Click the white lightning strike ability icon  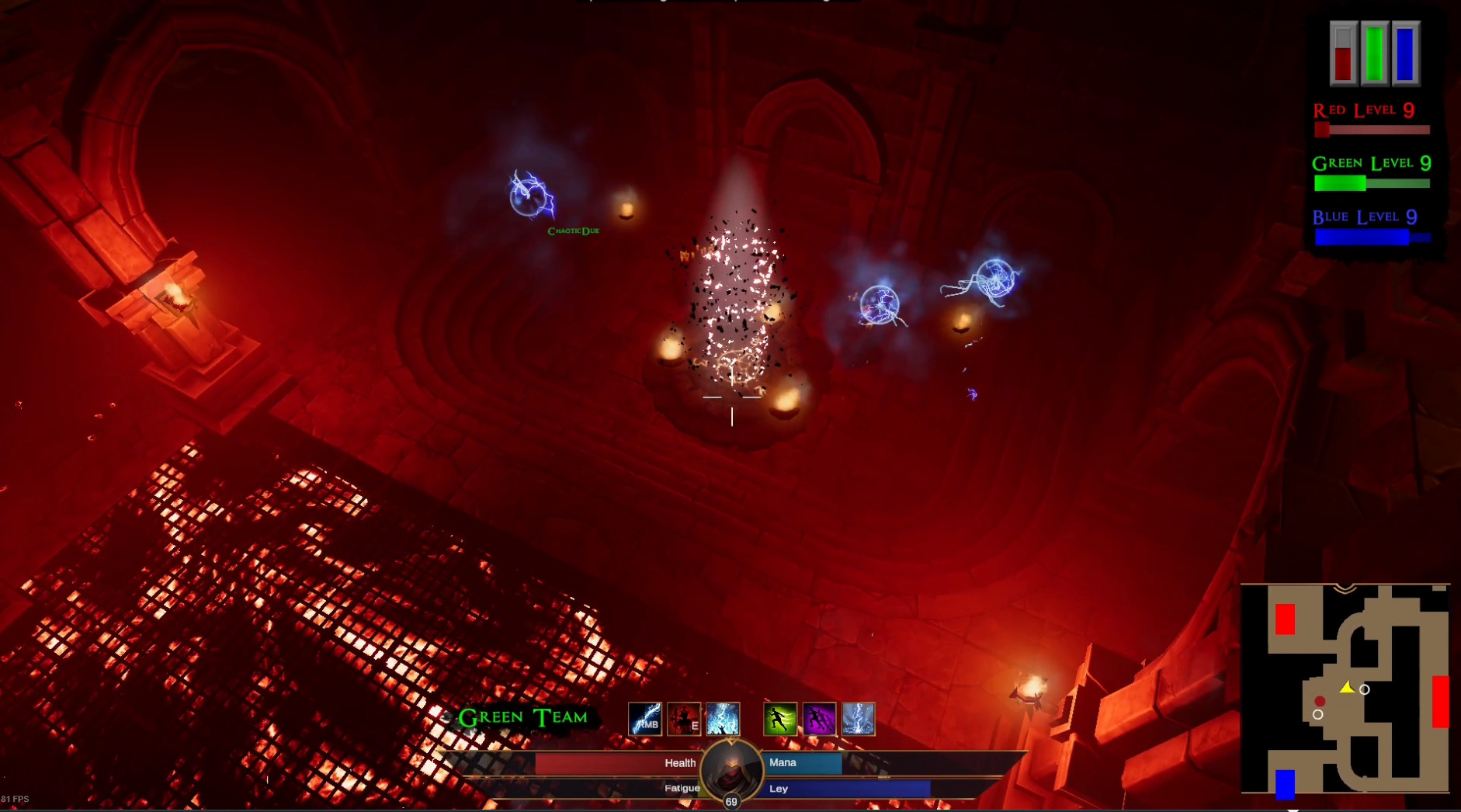tap(858, 718)
